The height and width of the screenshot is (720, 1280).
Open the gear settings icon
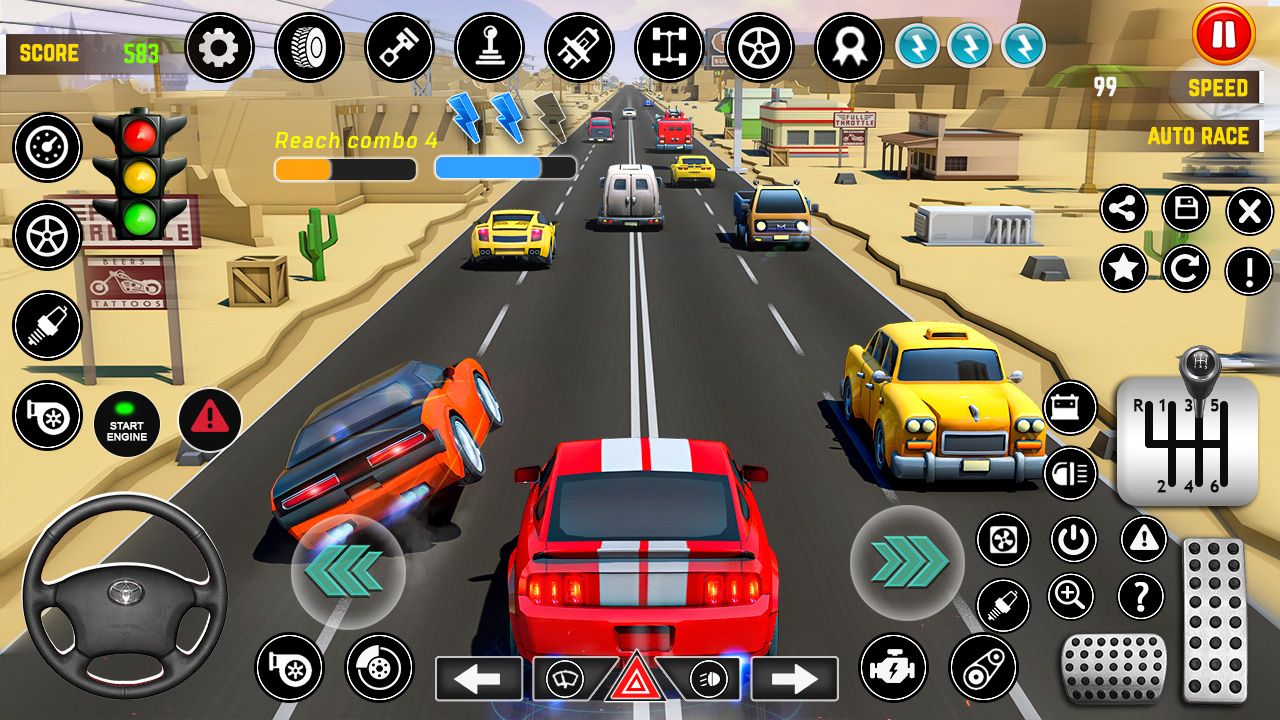point(219,47)
